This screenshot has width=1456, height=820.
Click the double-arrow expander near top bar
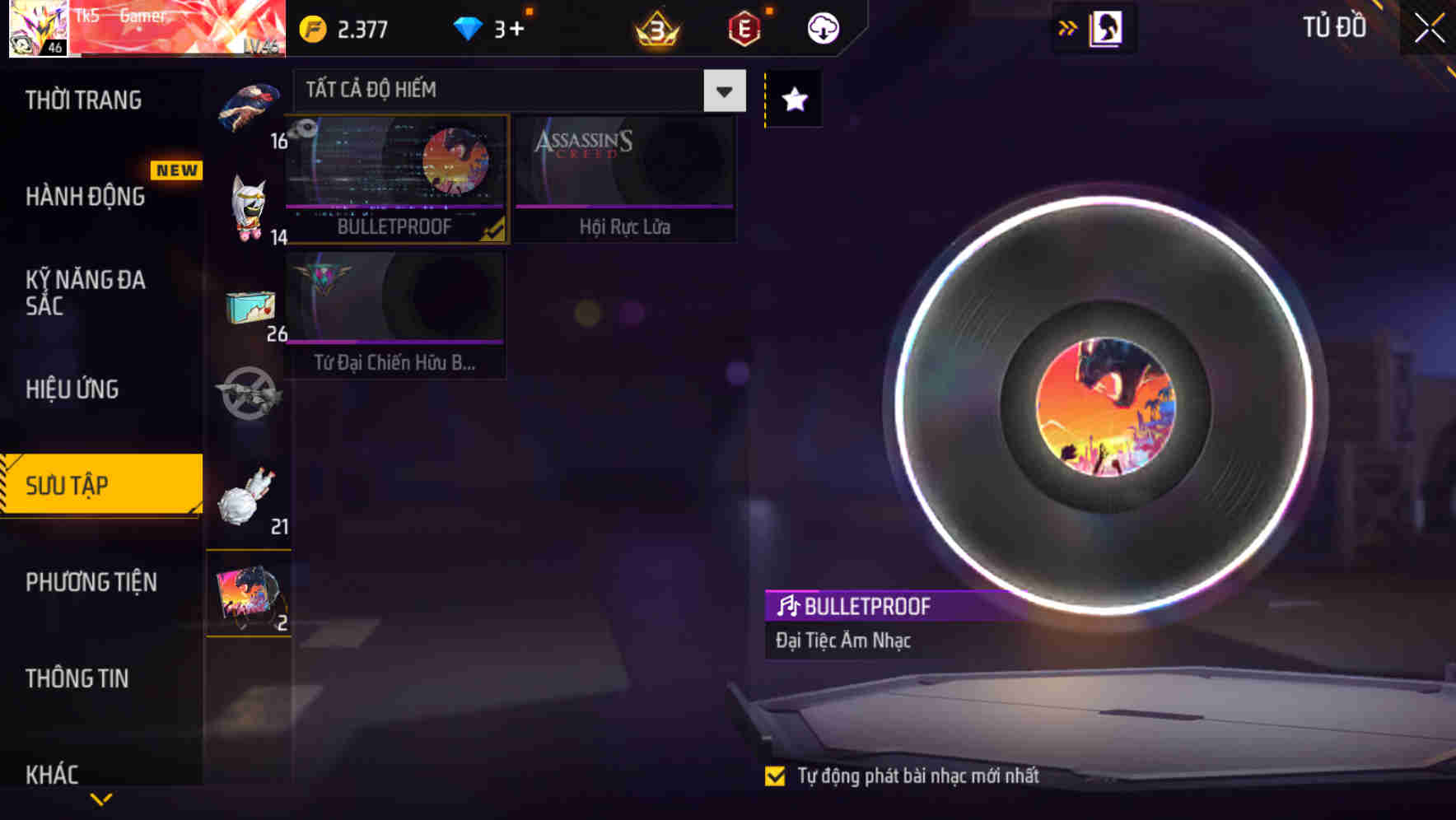[1068, 27]
